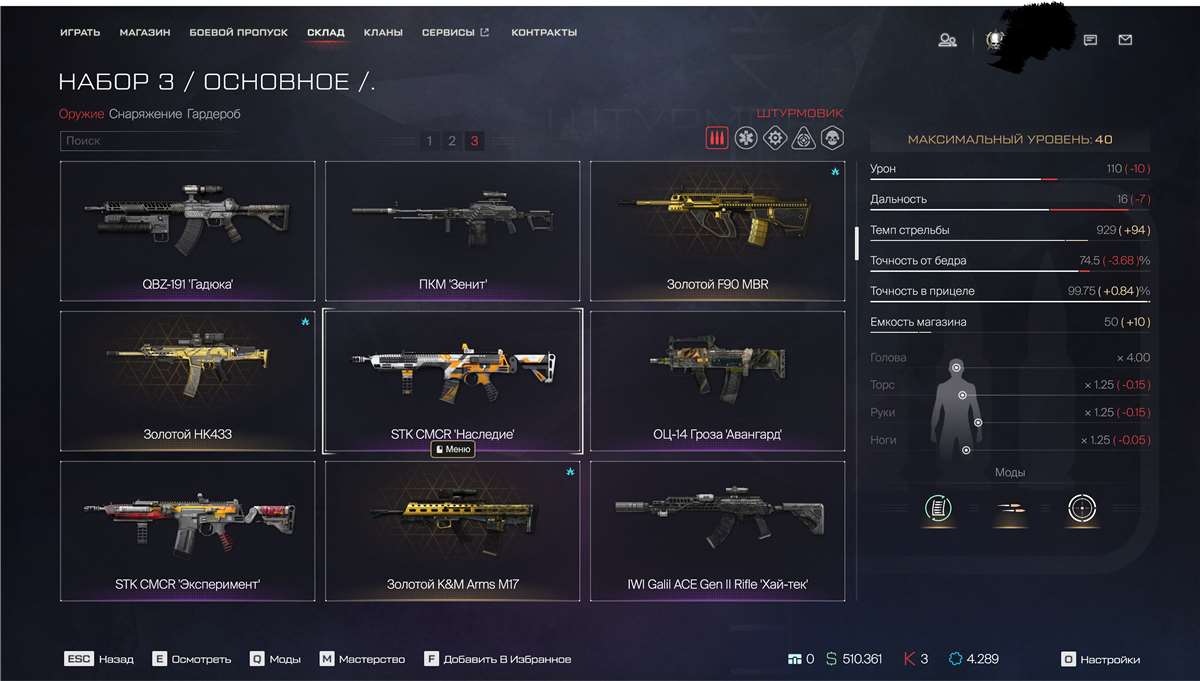Image resolution: width=1200 pixels, height=681 pixels.
Task: Select ОЦ-14 Гроза 'Авангард' weapon
Action: click(717, 380)
